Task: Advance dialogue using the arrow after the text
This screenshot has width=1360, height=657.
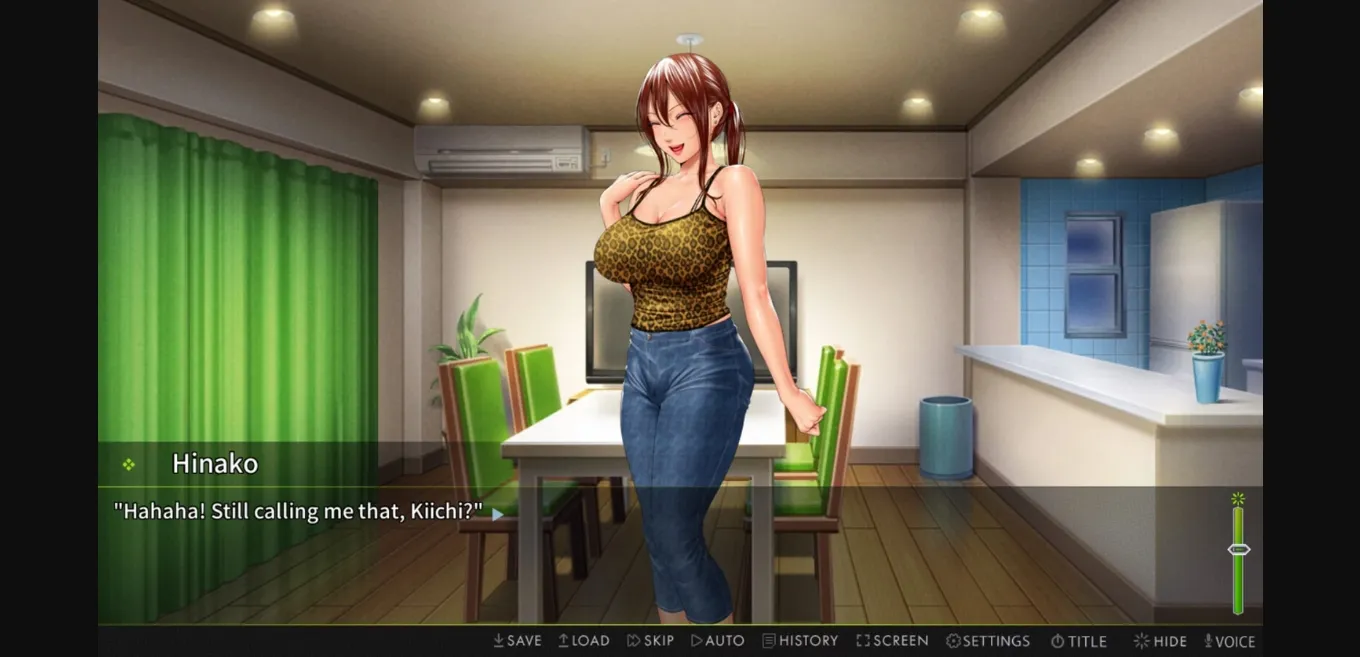Action: [x=497, y=514]
